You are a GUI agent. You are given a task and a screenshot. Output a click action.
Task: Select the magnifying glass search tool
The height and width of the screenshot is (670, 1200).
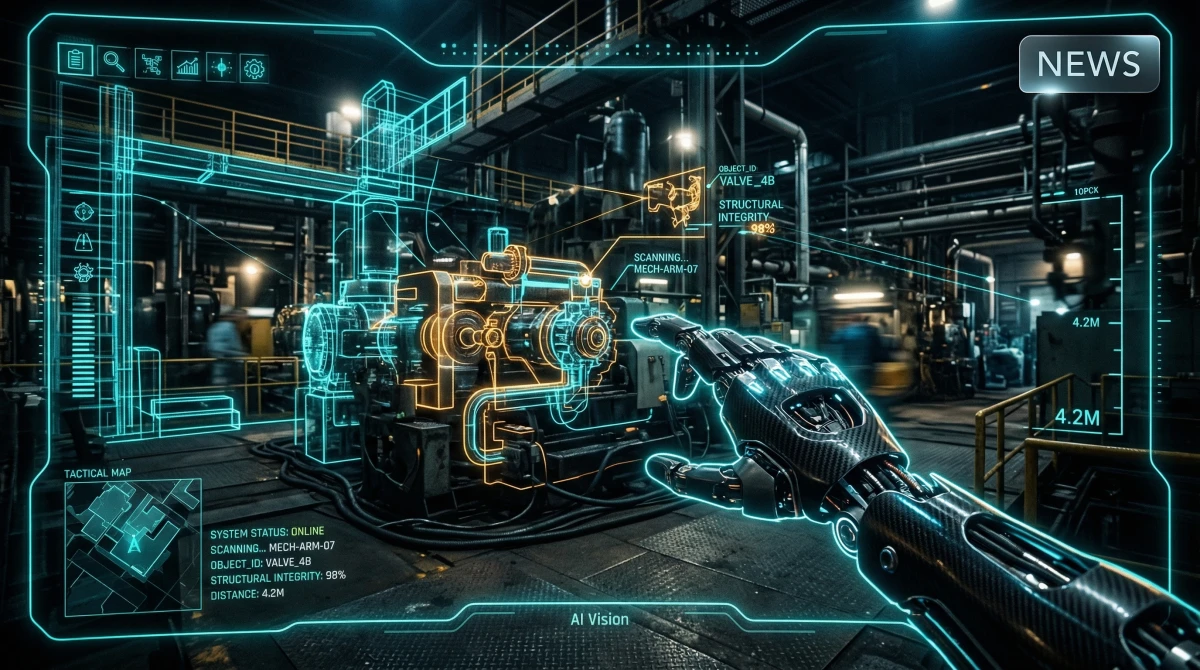click(113, 62)
